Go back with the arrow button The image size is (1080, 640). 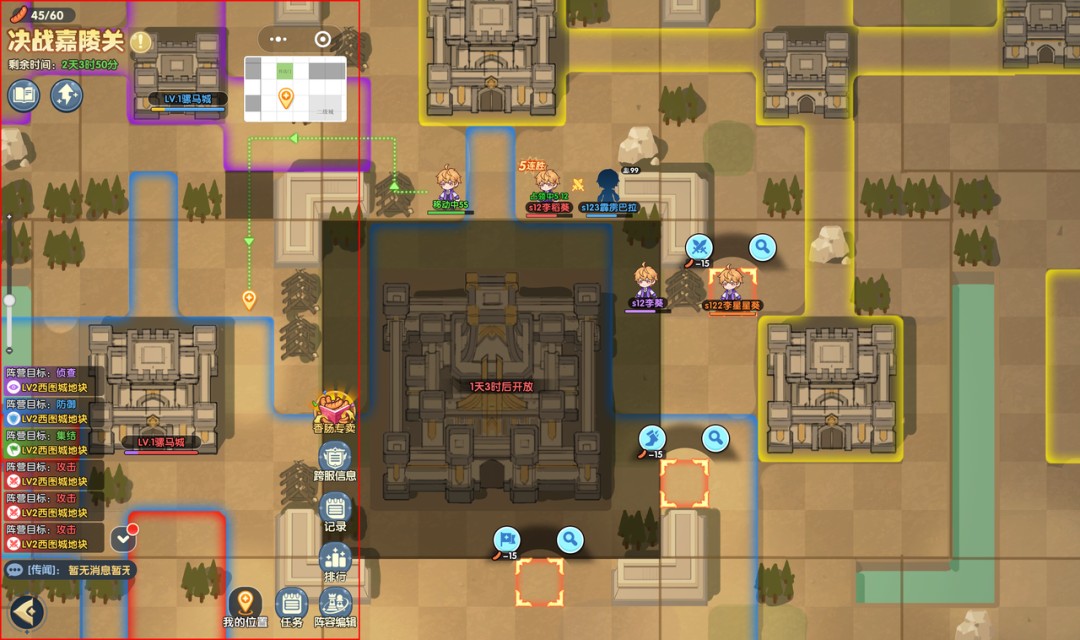[26, 611]
